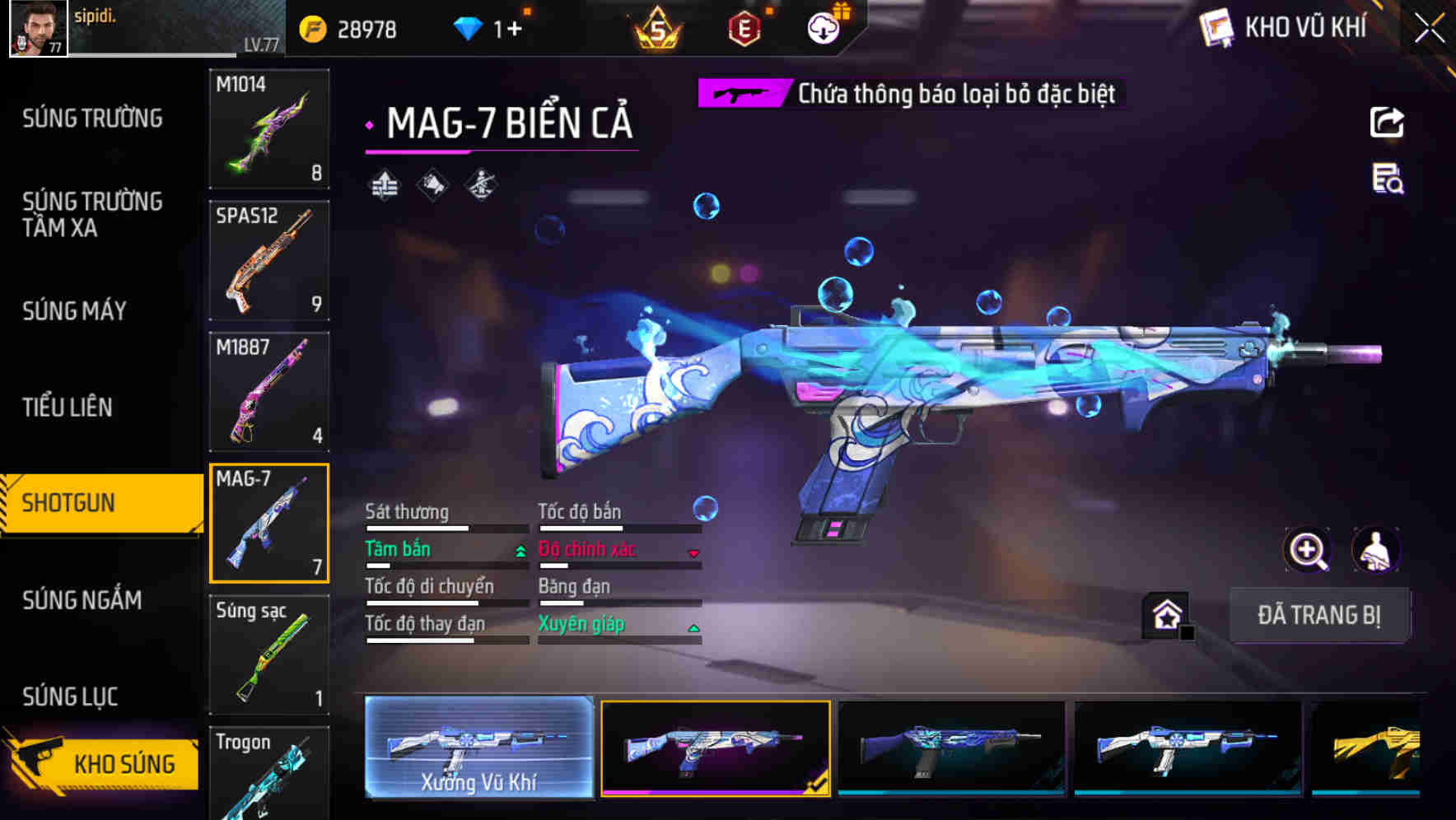Zoom in with the magnifier plus icon
This screenshot has height=820, width=1456.
(x=1307, y=550)
